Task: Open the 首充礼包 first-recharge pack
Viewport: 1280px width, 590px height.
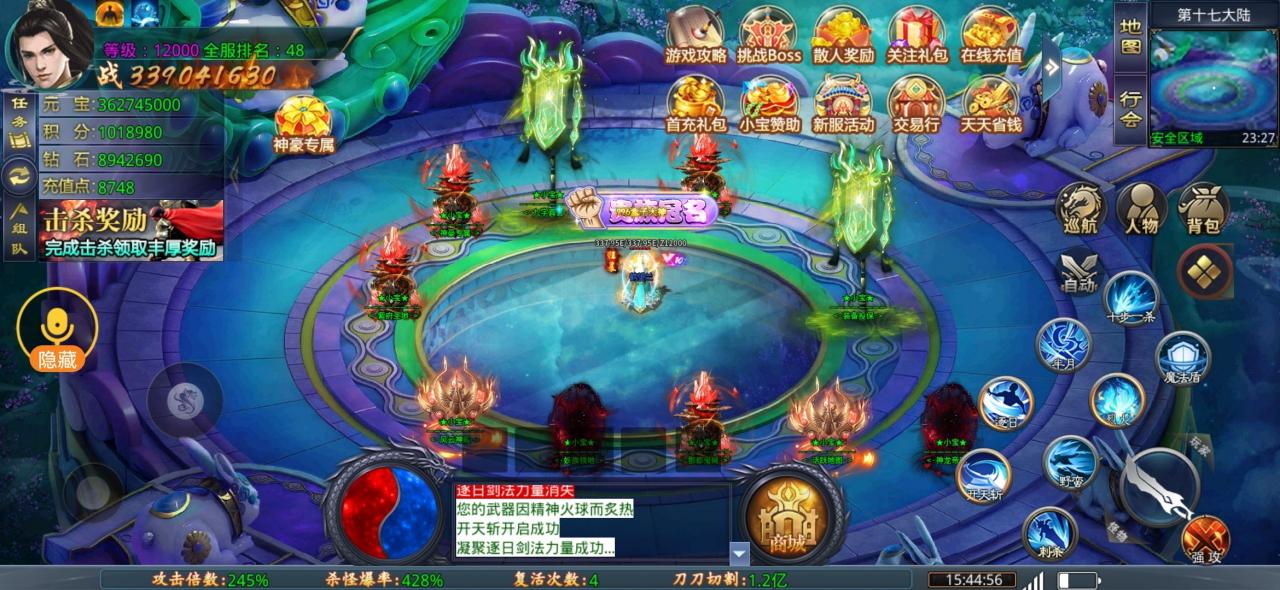Action: (x=695, y=105)
